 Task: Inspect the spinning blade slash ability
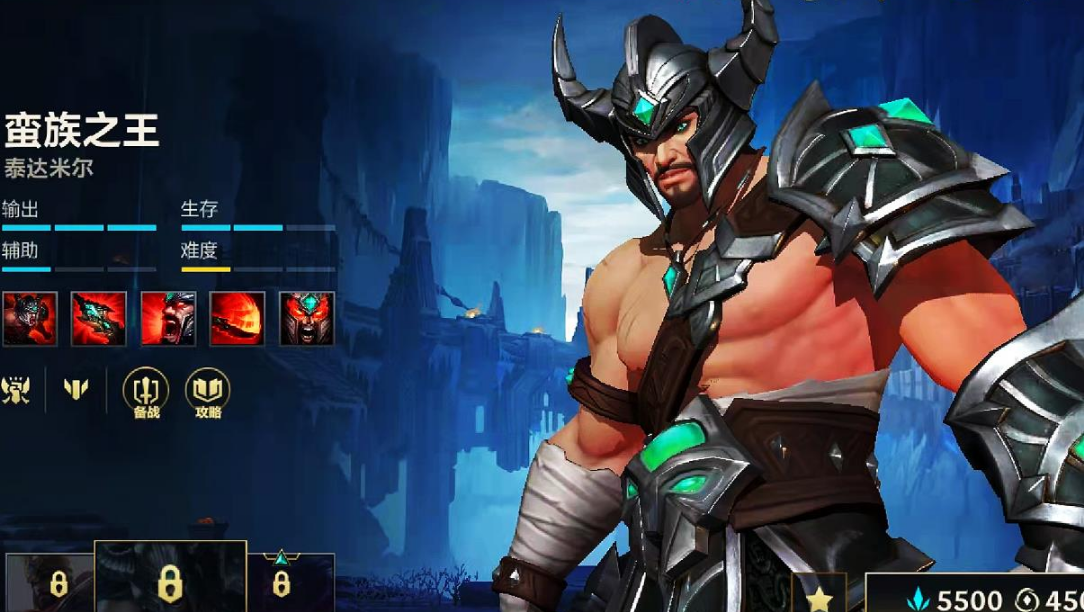coord(237,319)
